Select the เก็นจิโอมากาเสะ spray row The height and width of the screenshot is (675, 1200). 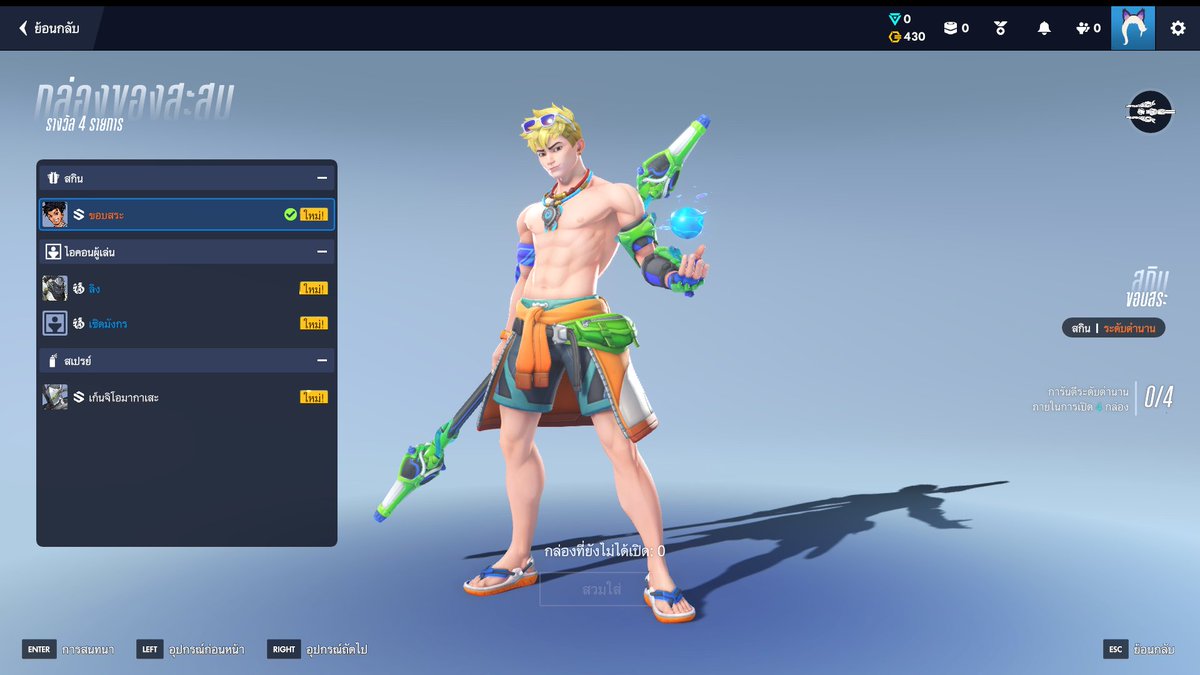click(187, 397)
